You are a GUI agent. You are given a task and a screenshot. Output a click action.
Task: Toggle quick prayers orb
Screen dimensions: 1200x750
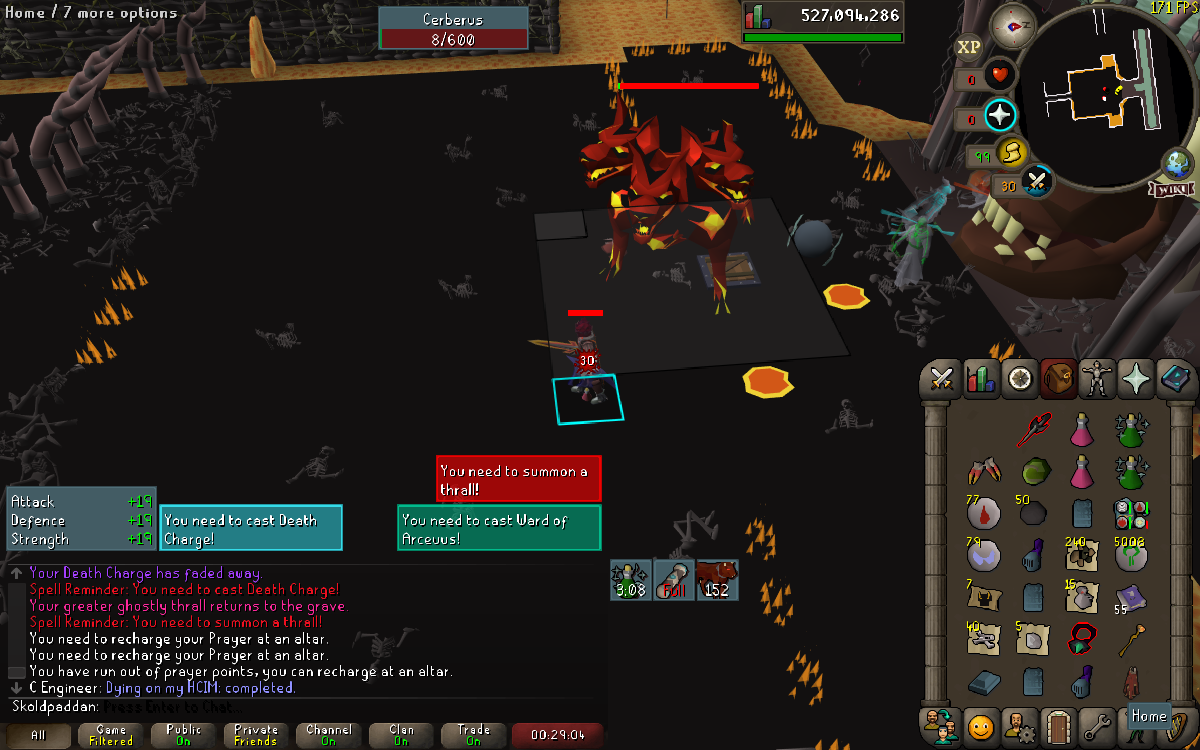(1000, 115)
